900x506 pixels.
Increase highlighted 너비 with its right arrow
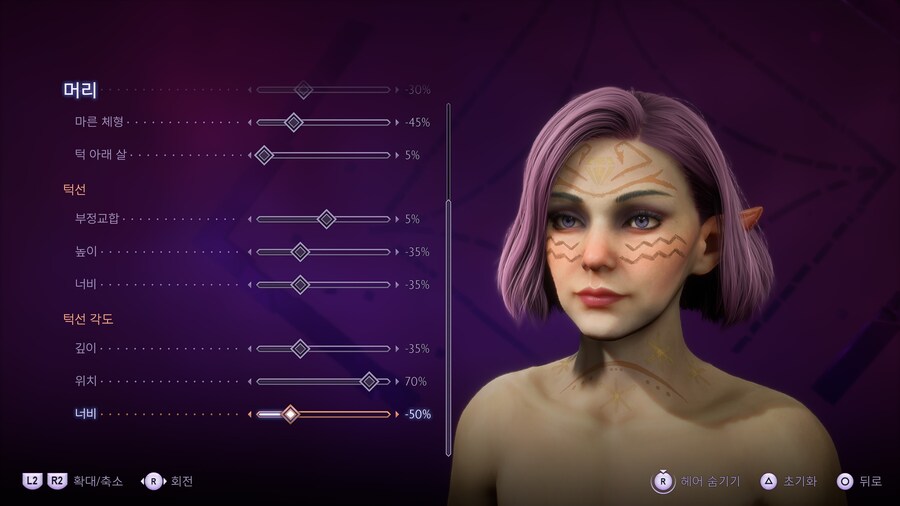pyautogui.click(x=396, y=414)
